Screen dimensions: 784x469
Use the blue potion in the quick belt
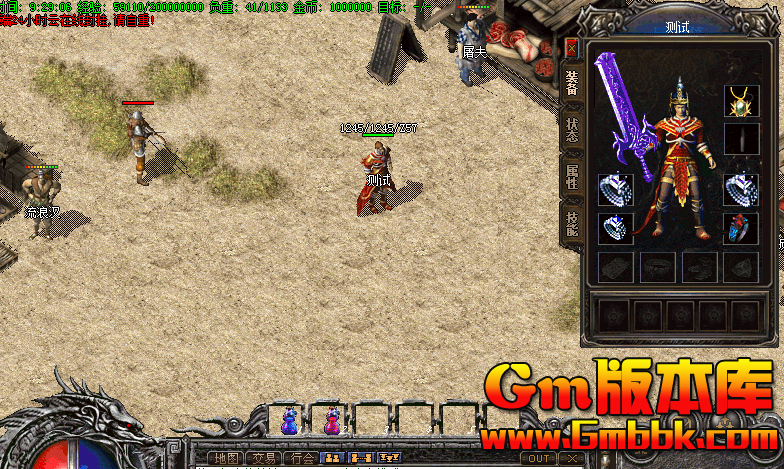coord(290,421)
